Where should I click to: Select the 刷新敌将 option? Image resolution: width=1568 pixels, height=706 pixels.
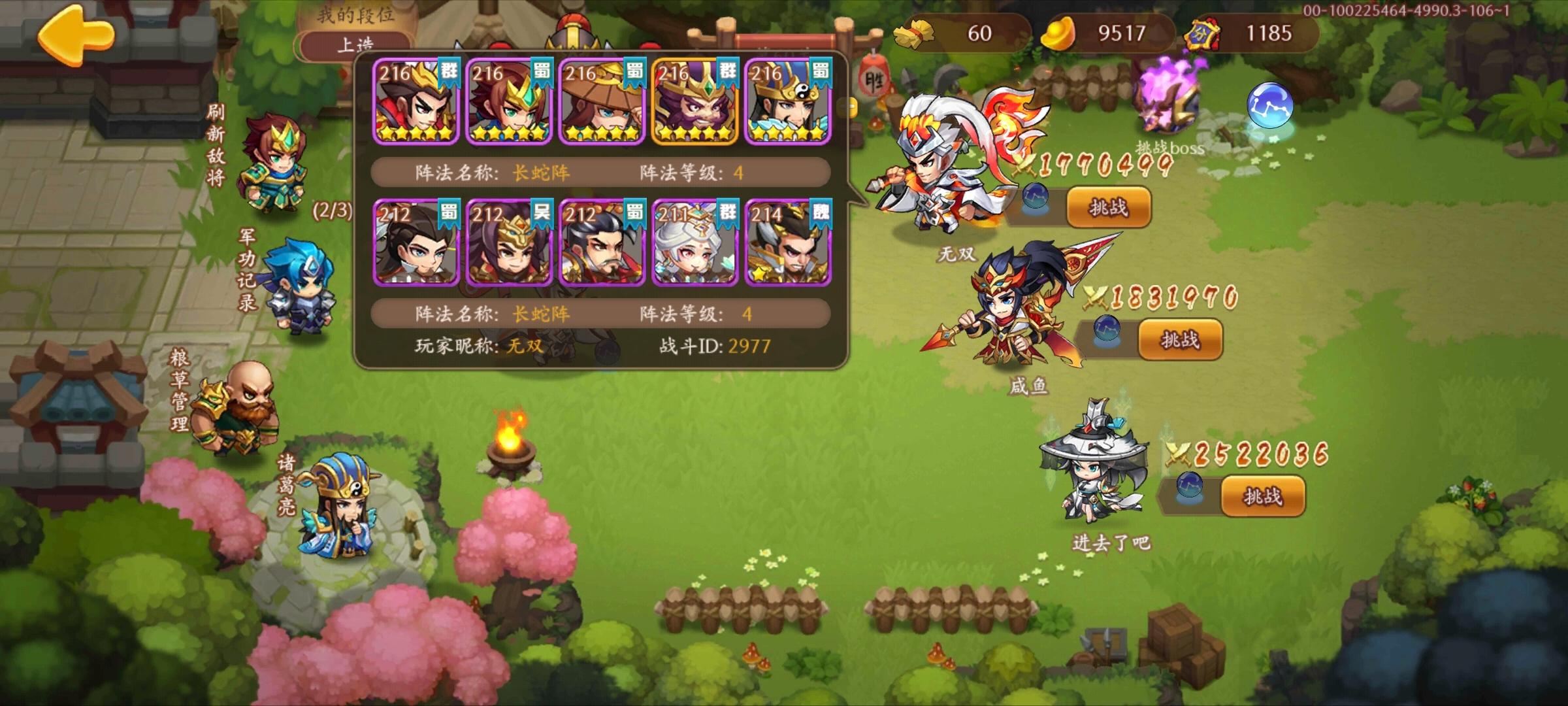[x=216, y=141]
